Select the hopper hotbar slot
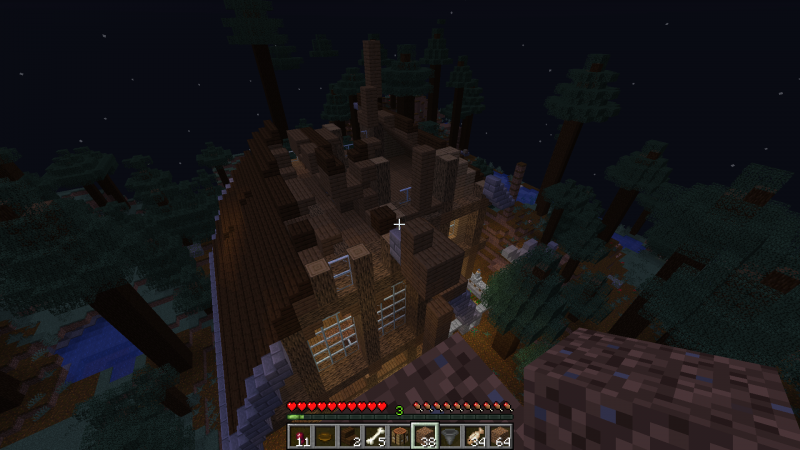This screenshot has width=800, height=450. tap(449, 436)
